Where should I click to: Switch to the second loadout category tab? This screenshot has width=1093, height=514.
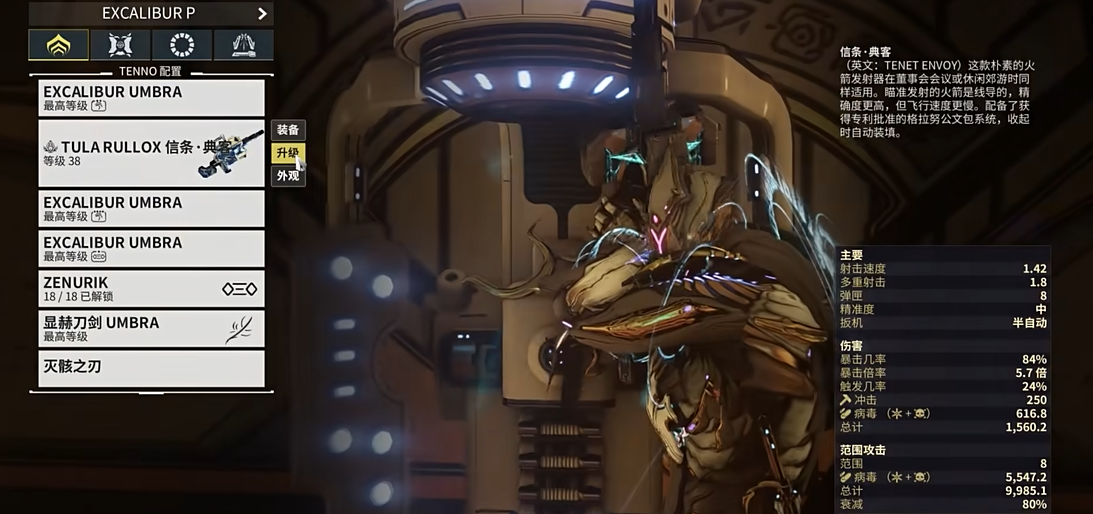[120, 45]
